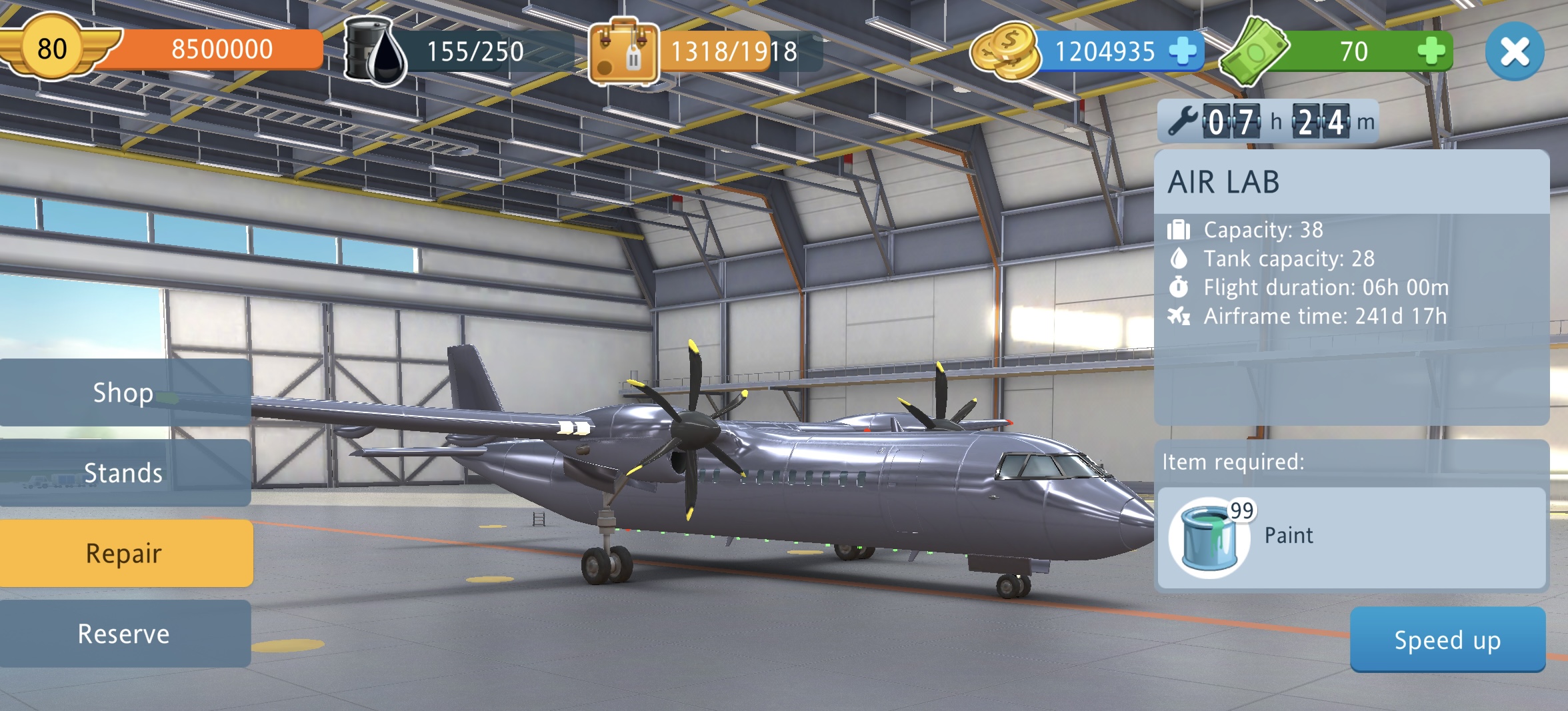Close the hangar screen

pos(1514,51)
